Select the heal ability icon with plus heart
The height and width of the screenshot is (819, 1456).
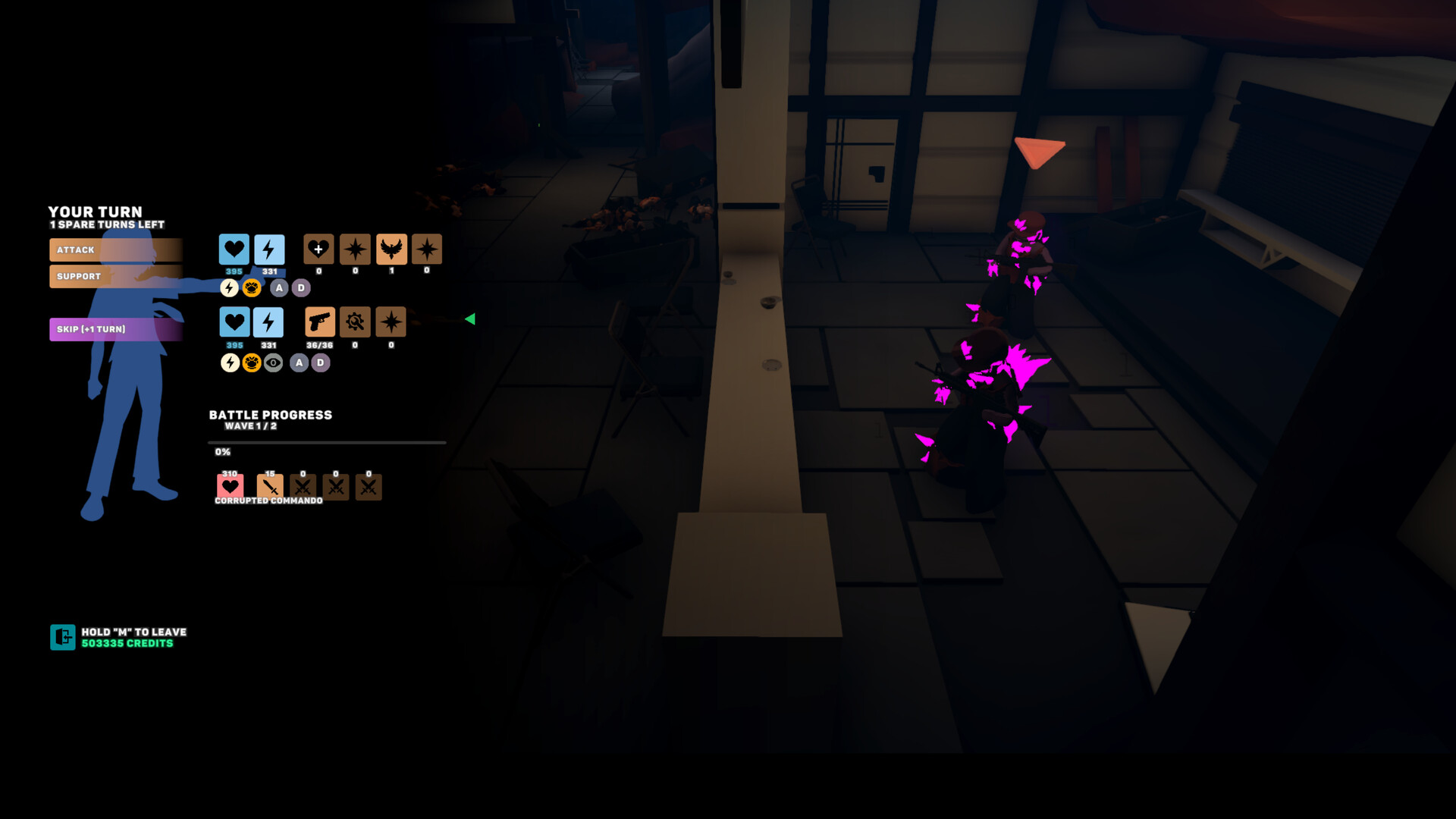319,250
